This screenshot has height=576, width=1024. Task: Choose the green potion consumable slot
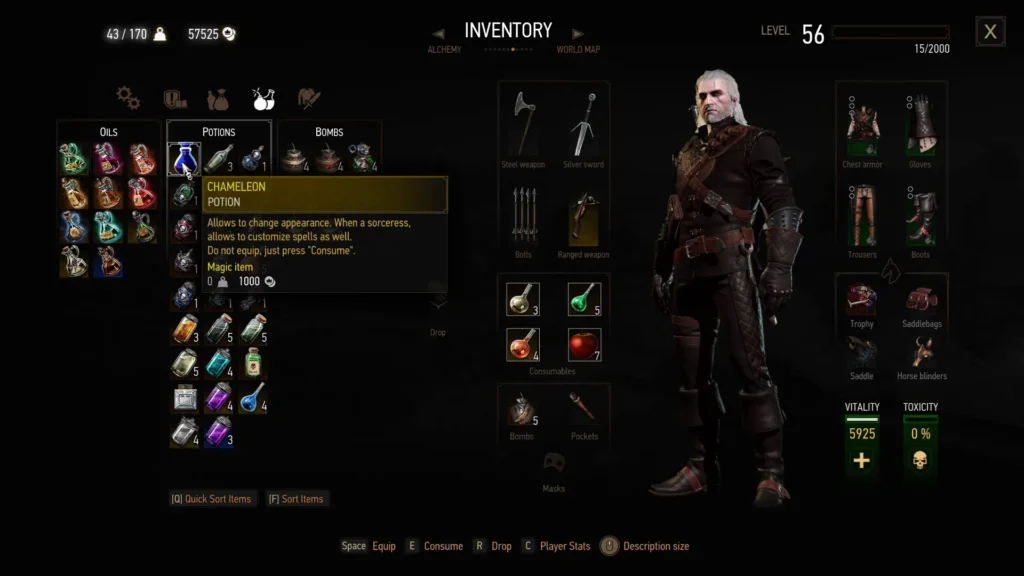coord(584,299)
